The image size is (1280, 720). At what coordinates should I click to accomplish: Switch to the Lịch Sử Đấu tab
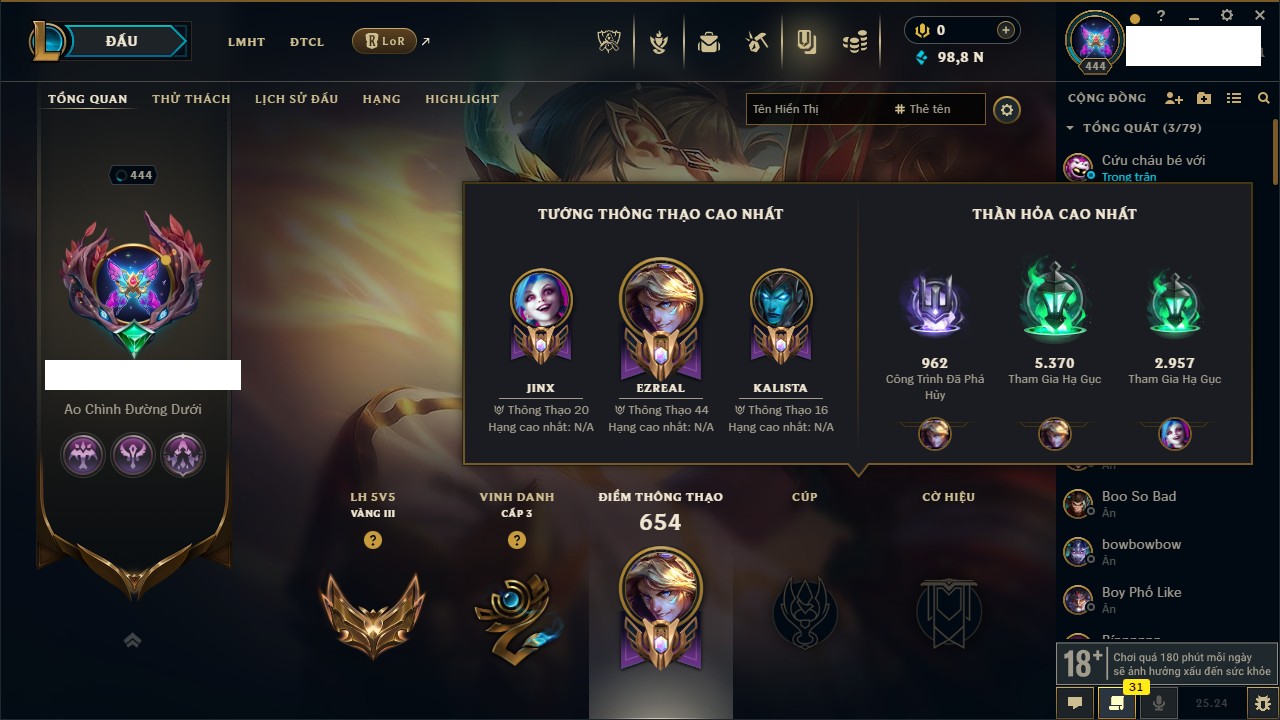[x=296, y=99]
